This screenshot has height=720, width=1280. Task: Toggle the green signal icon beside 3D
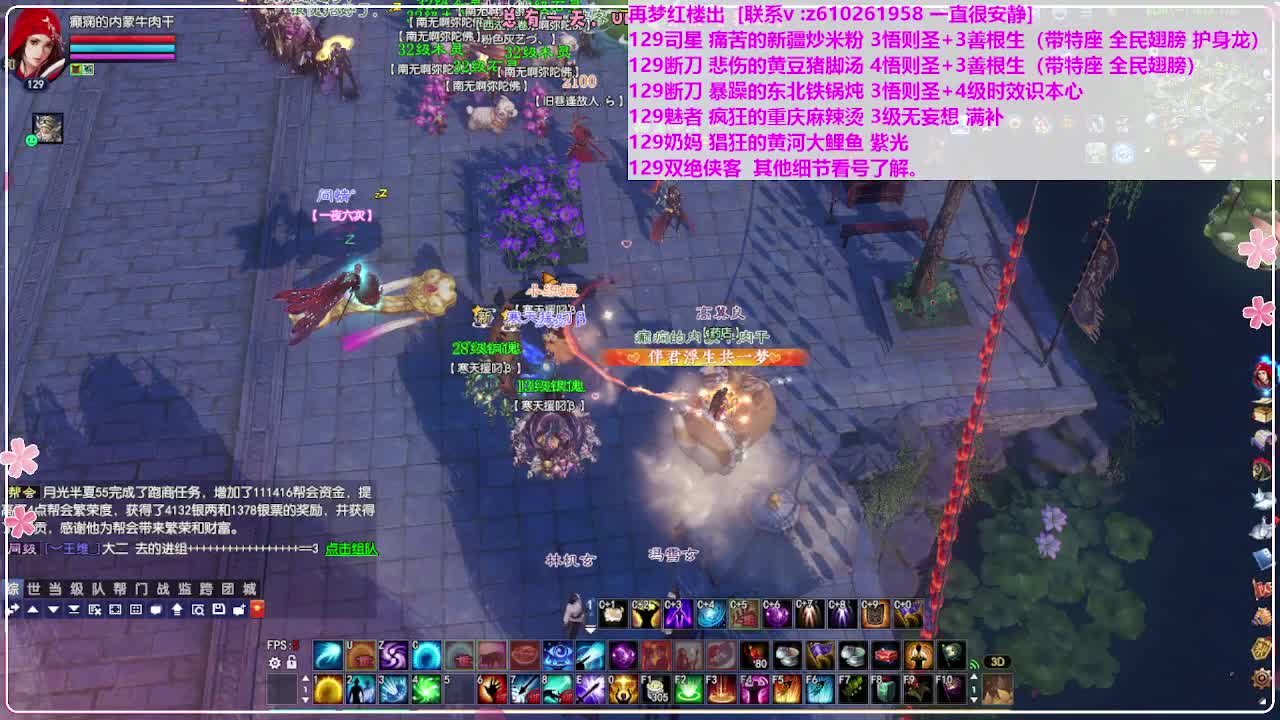click(x=974, y=663)
